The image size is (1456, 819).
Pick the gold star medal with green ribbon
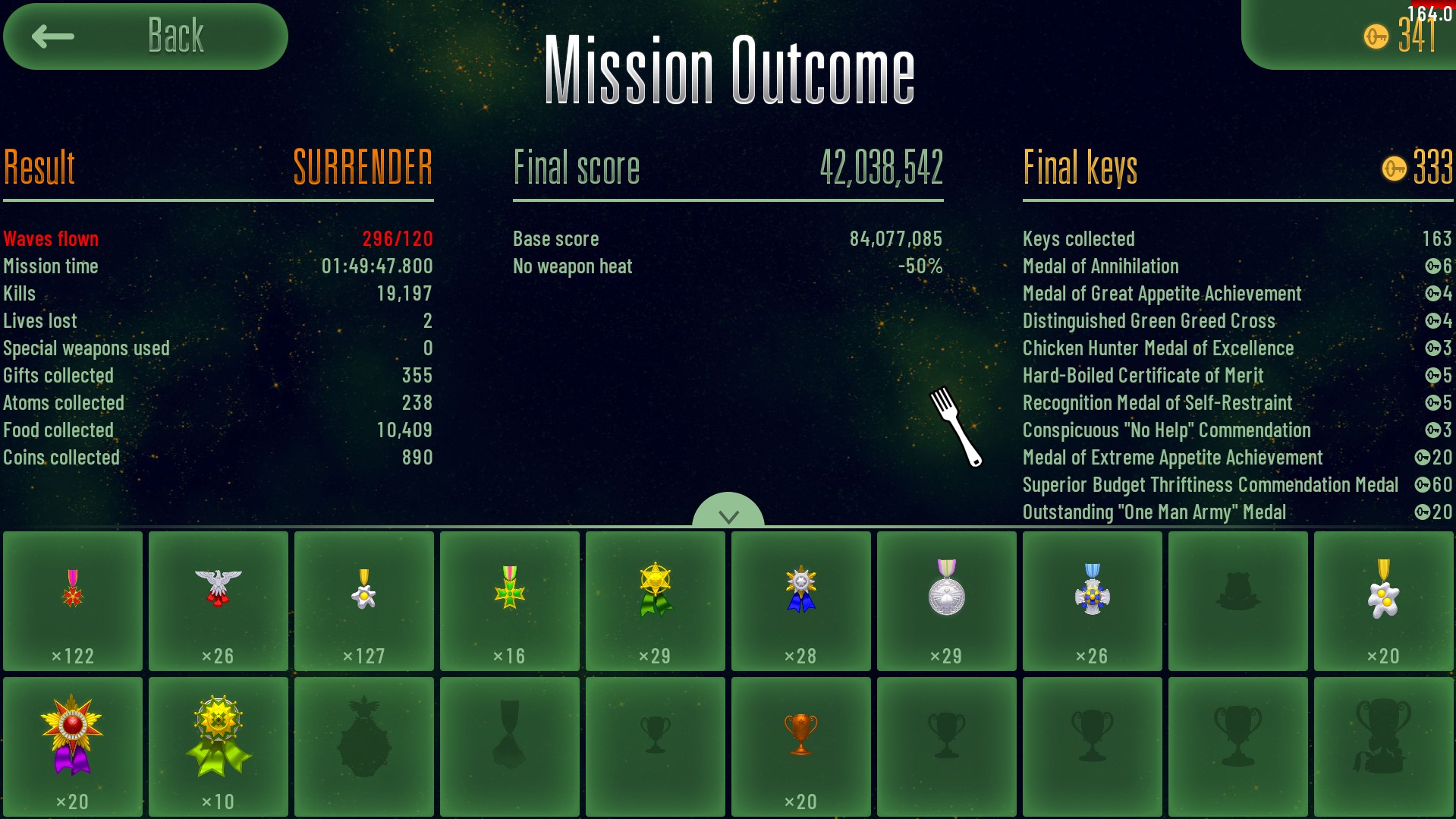point(656,600)
